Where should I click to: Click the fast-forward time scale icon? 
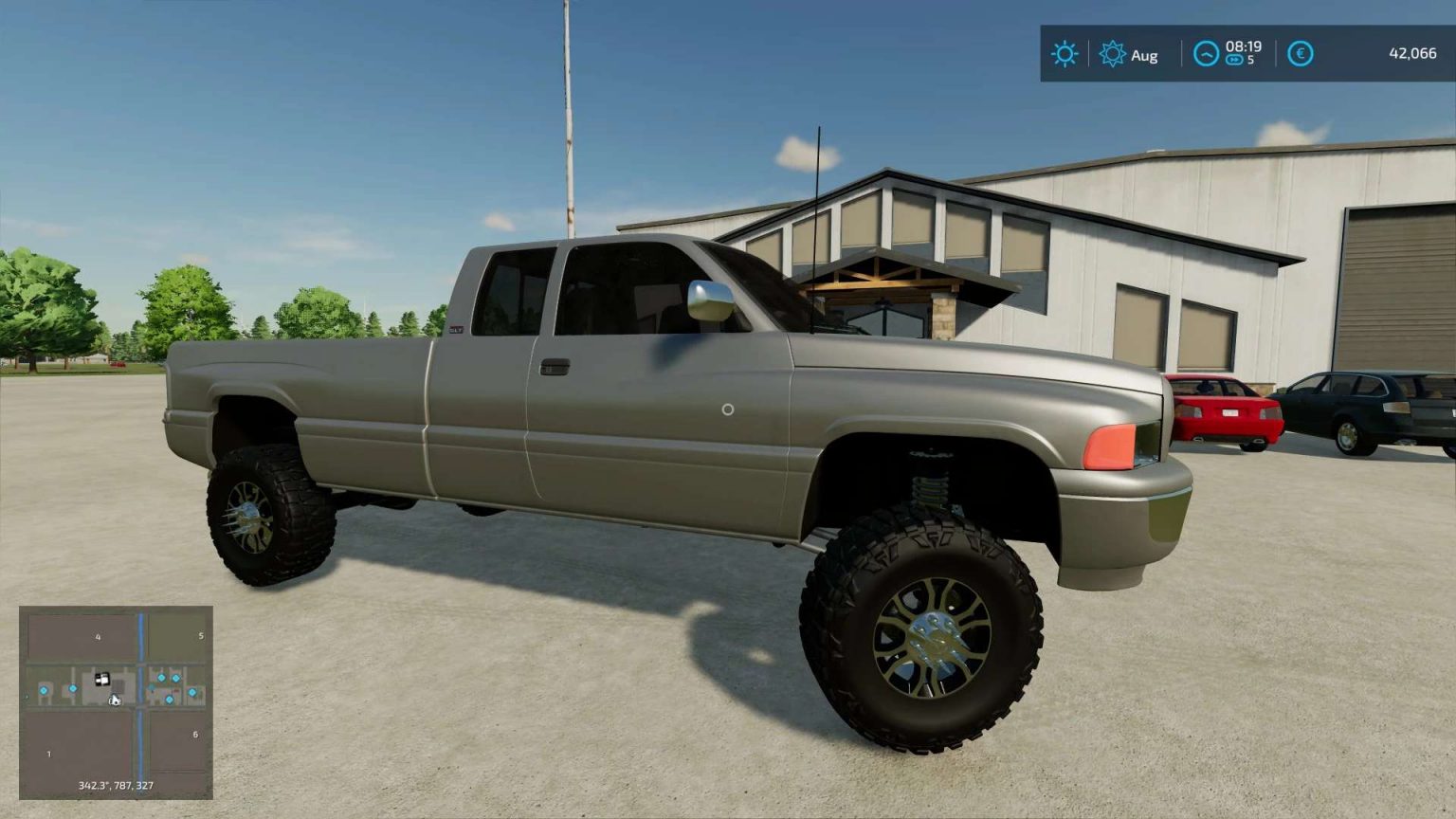click(x=1234, y=59)
